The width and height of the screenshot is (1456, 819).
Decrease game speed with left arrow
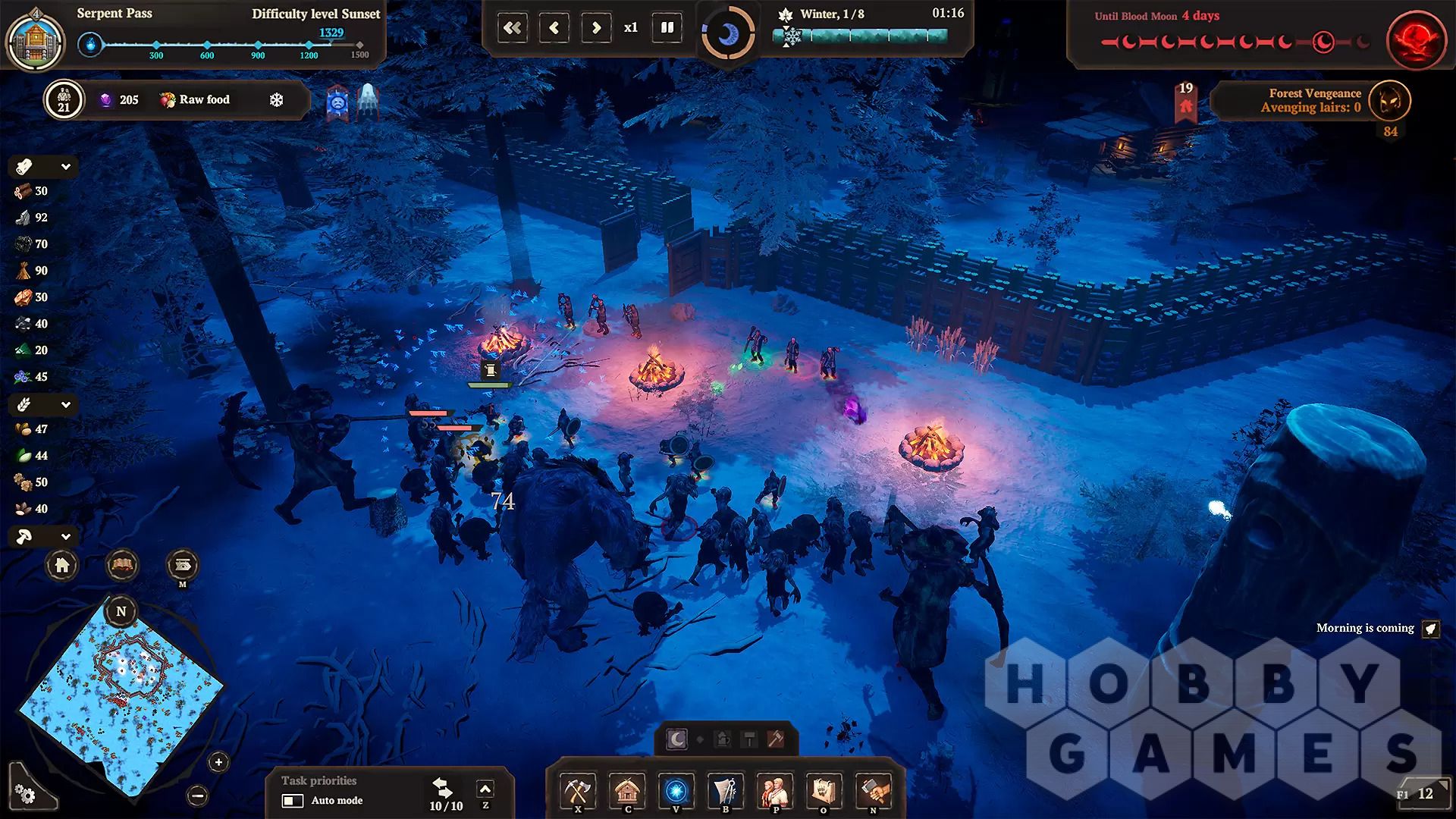coord(554,28)
